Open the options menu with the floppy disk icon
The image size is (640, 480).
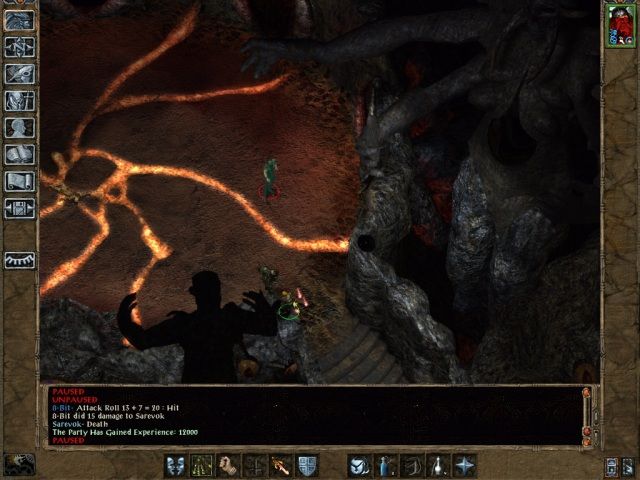(20, 208)
